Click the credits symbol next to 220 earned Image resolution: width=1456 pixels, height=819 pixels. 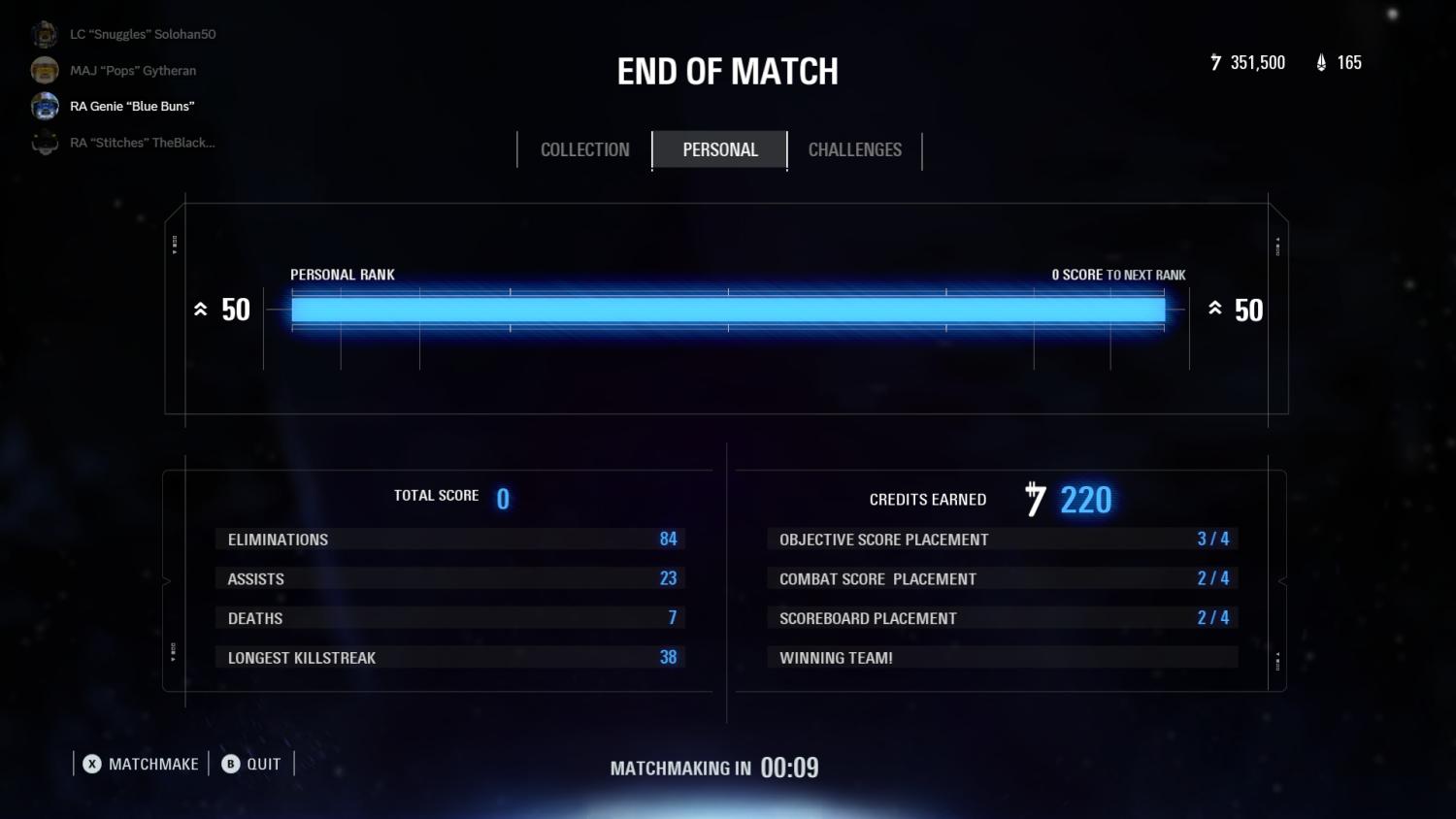(x=1034, y=499)
